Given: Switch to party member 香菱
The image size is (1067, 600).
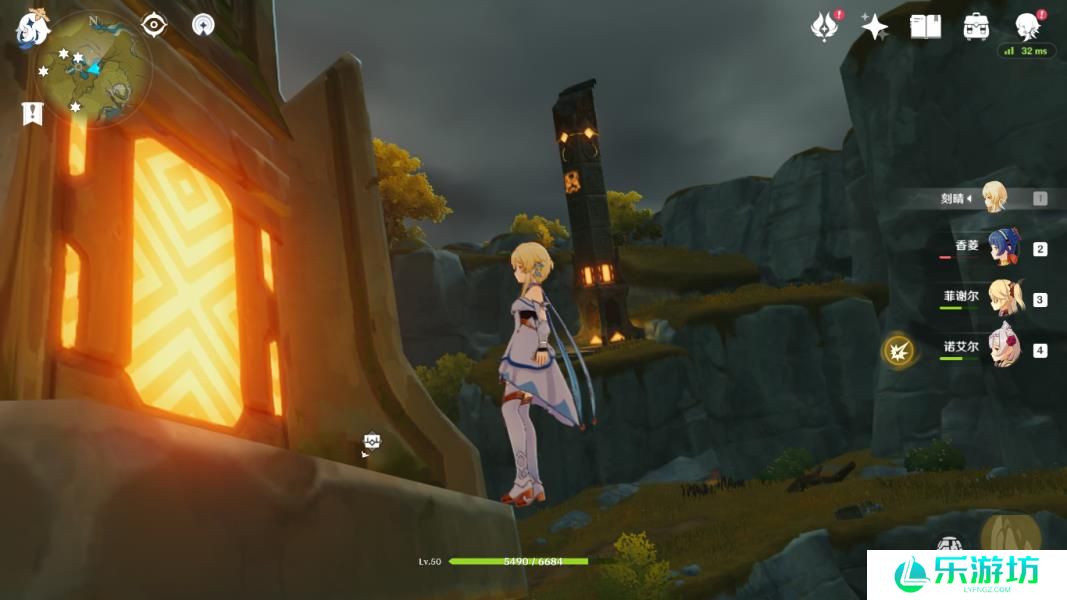Looking at the screenshot, I should 1000,248.
